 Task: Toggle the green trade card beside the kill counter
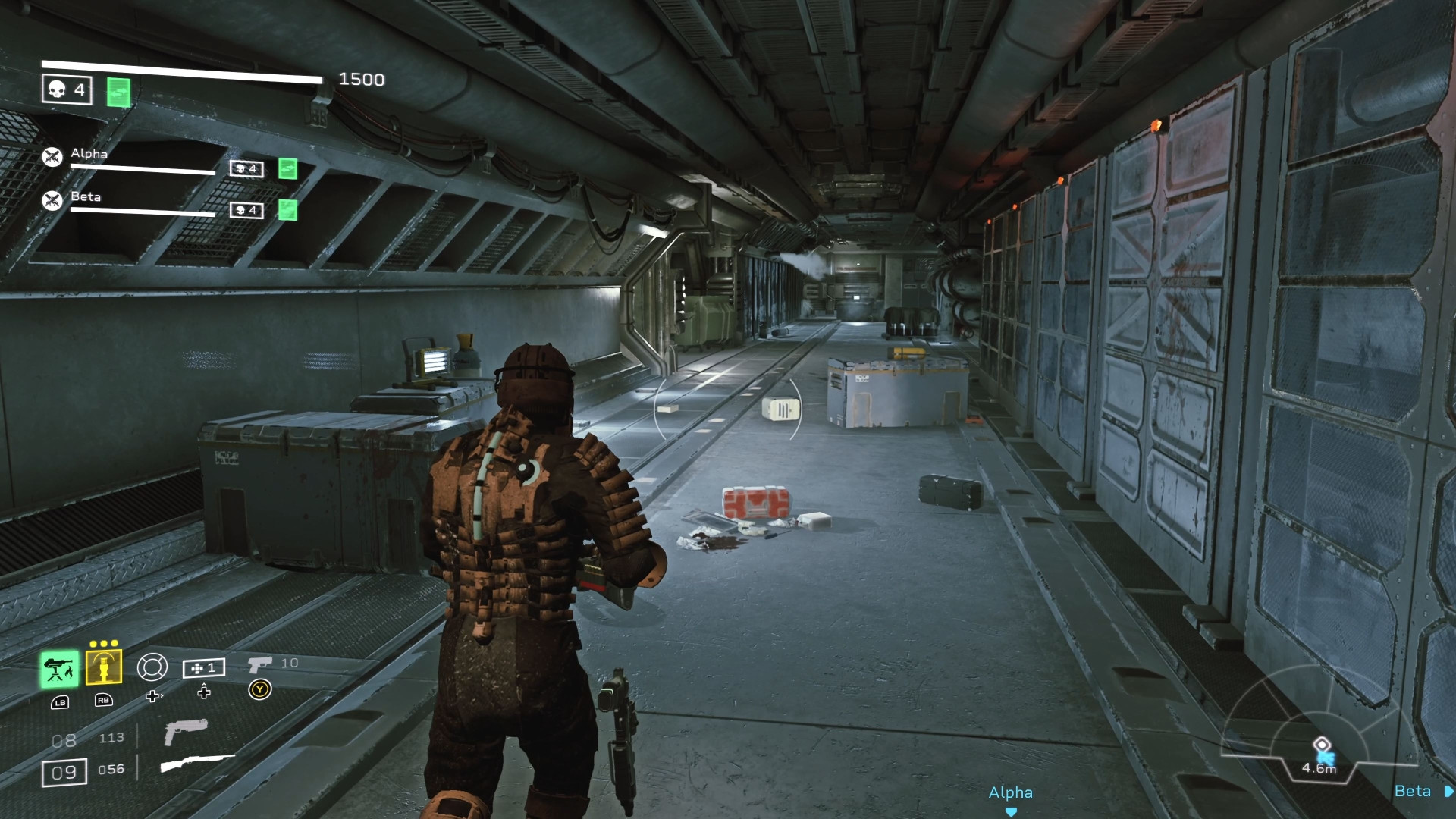pyautogui.click(x=118, y=92)
